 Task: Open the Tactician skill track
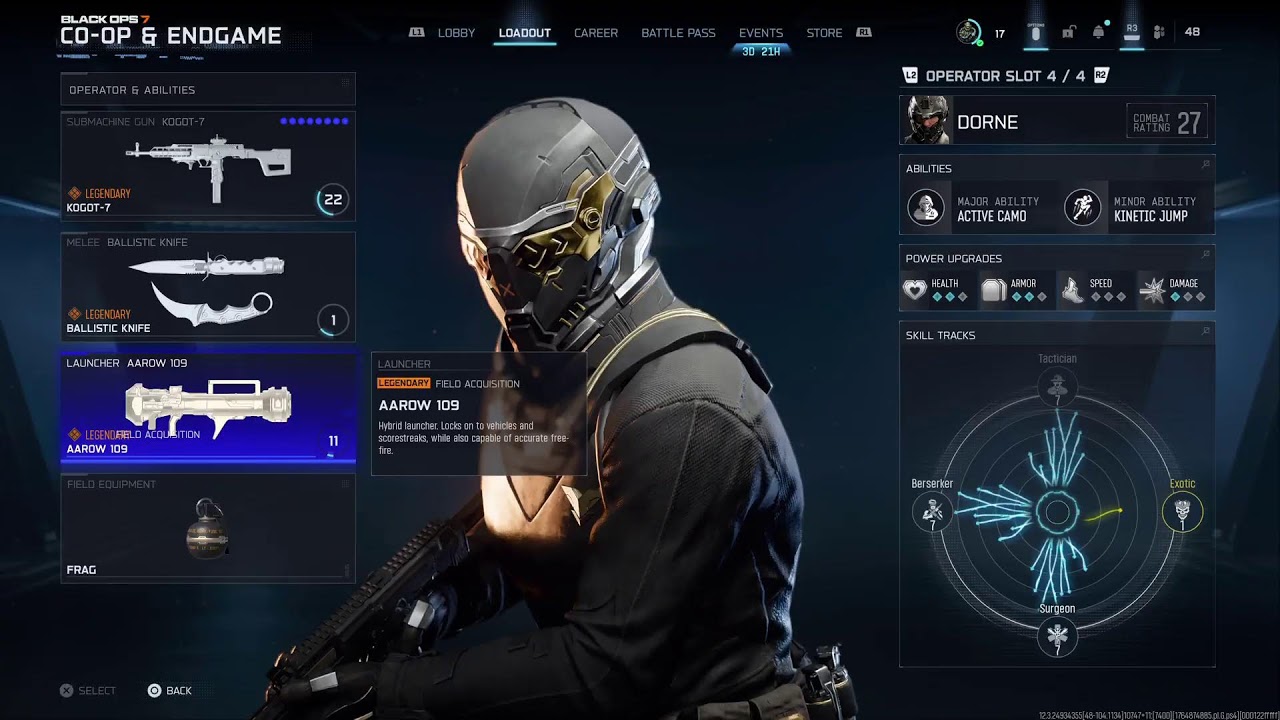1057,387
